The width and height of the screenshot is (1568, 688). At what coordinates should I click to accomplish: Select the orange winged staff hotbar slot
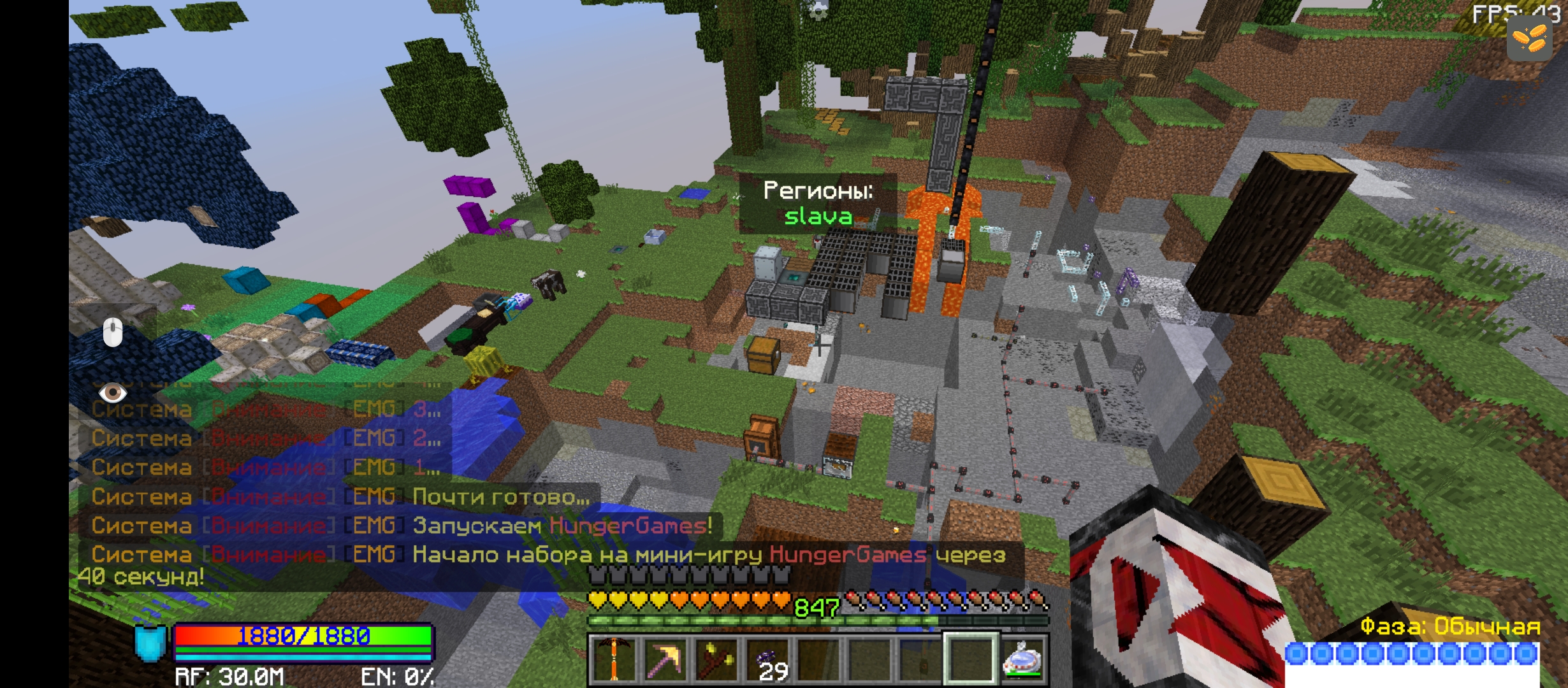click(614, 659)
